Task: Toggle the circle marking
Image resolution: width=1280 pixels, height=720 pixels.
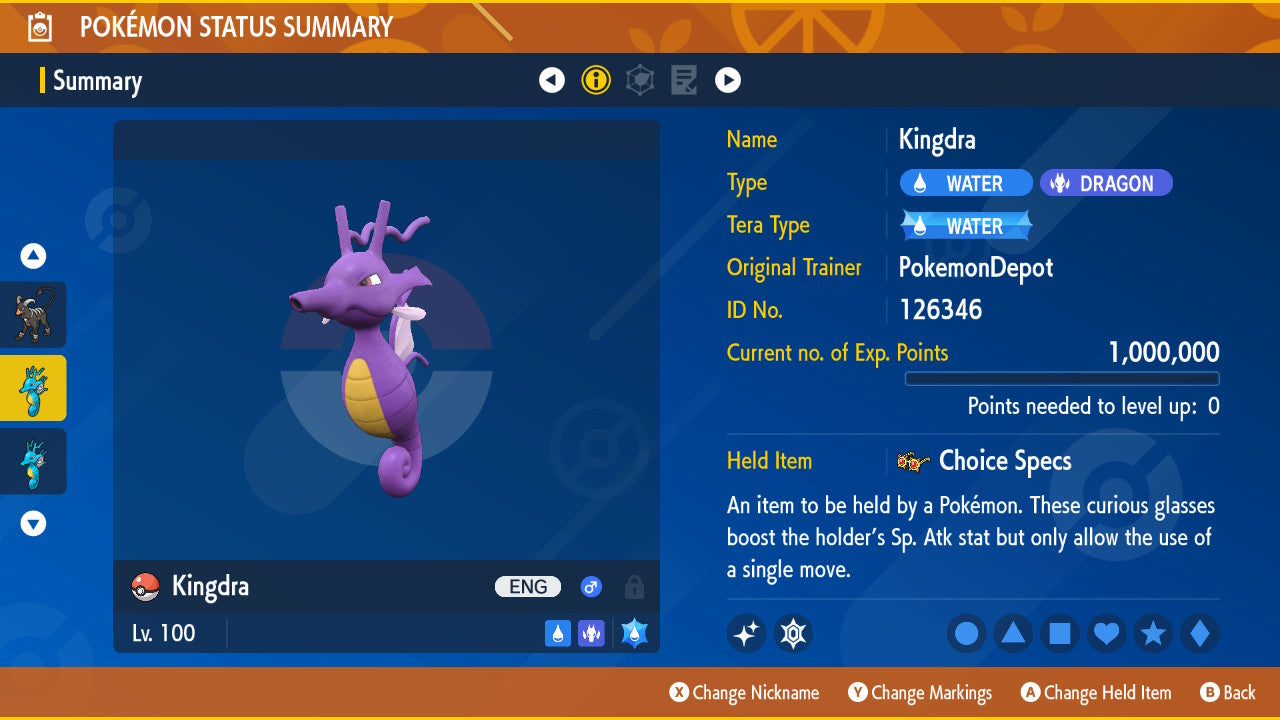Action: tap(967, 633)
